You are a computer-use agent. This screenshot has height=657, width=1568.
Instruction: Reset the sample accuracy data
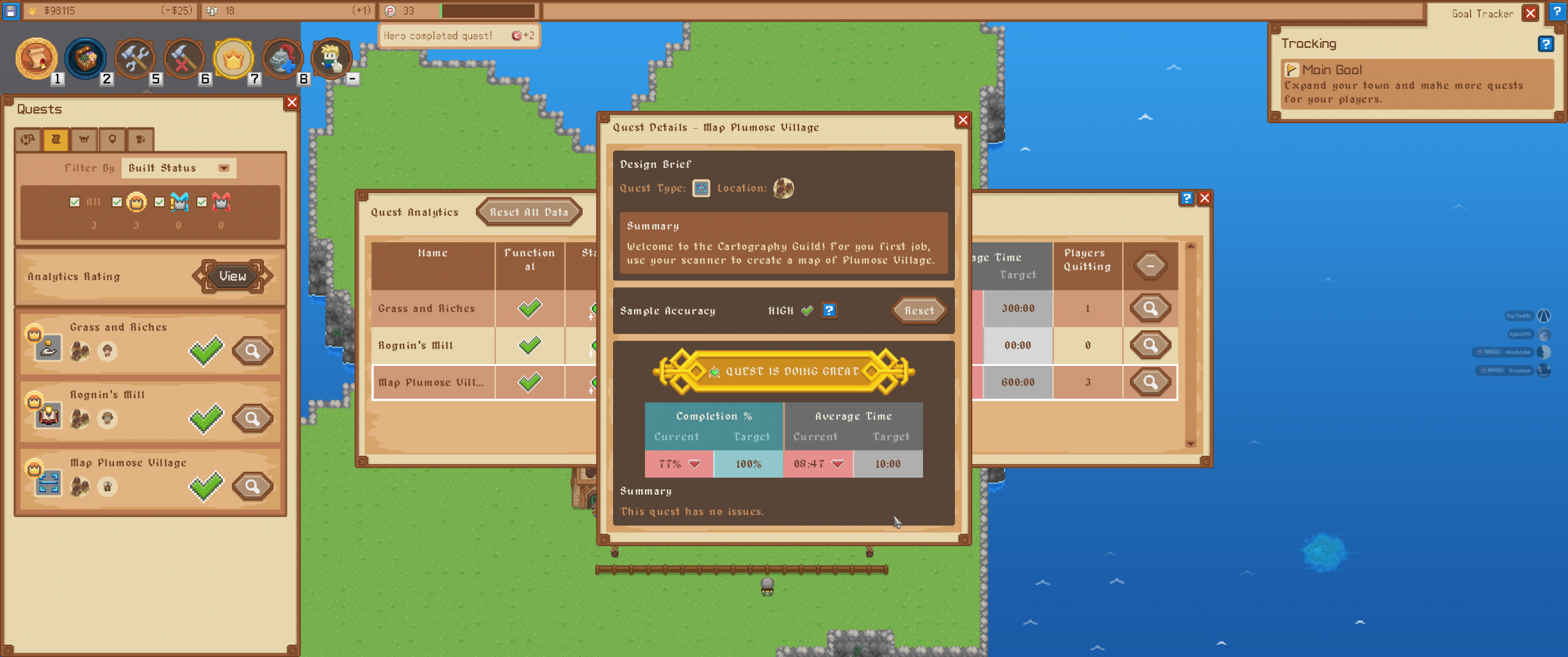point(919,311)
